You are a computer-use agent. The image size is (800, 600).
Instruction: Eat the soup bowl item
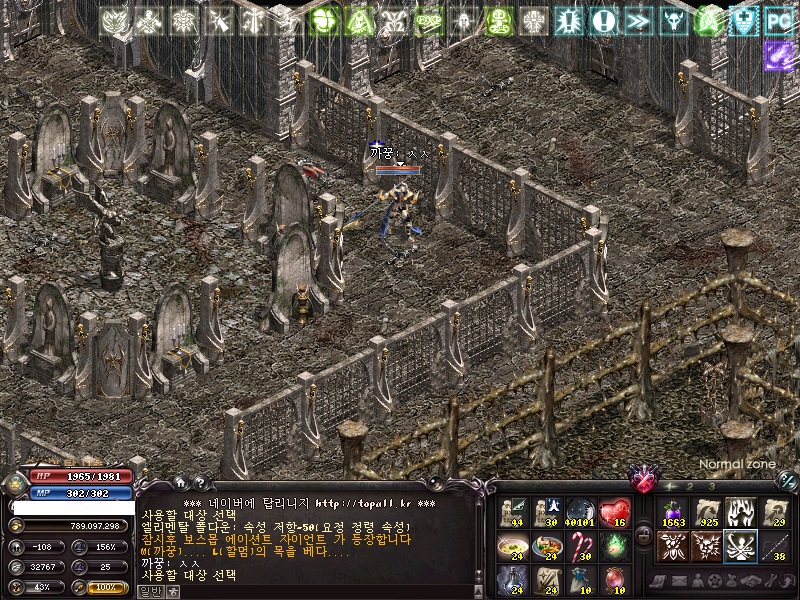tap(511, 546)
